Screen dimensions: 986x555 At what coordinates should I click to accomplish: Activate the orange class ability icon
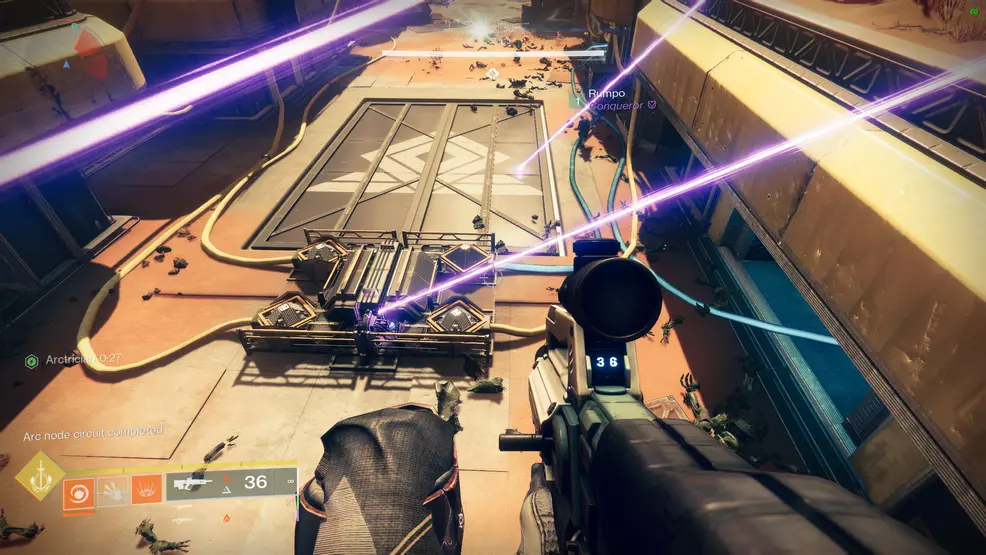146,488
